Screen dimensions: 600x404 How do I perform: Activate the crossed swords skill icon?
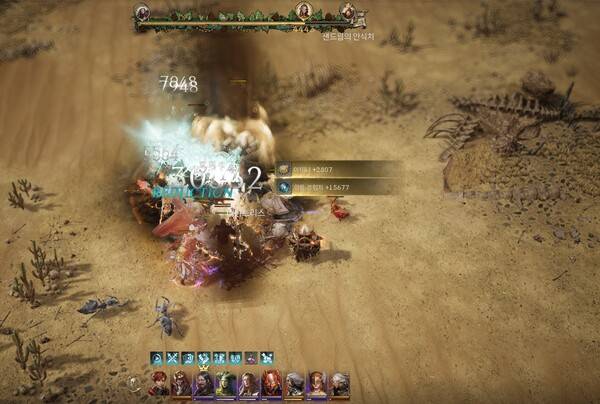(172, 358)
